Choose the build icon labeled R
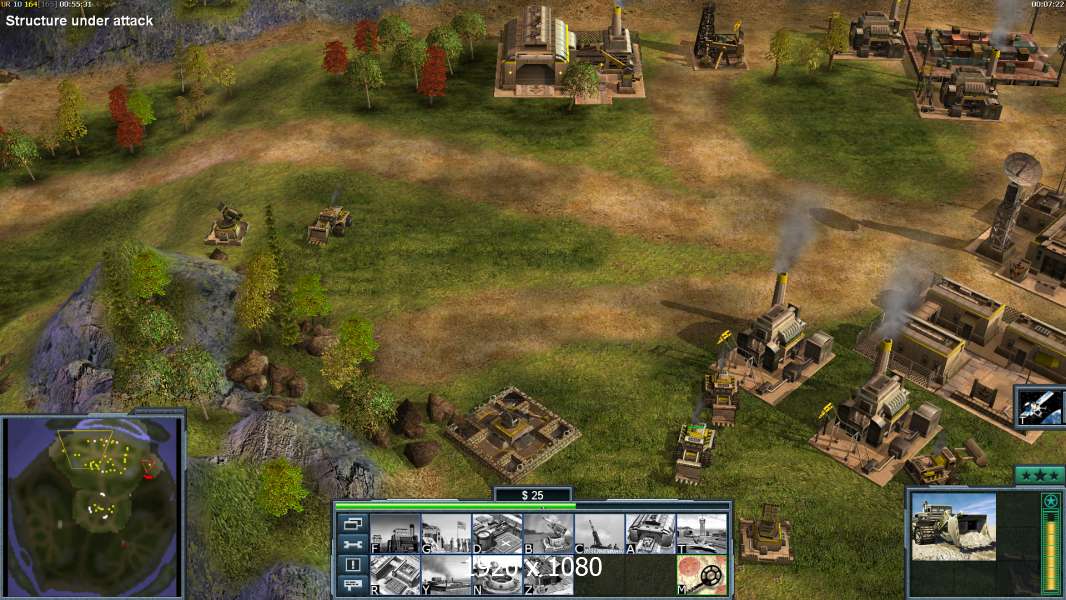The height and width of the screenshot is (600, 1066). point(395,574)
